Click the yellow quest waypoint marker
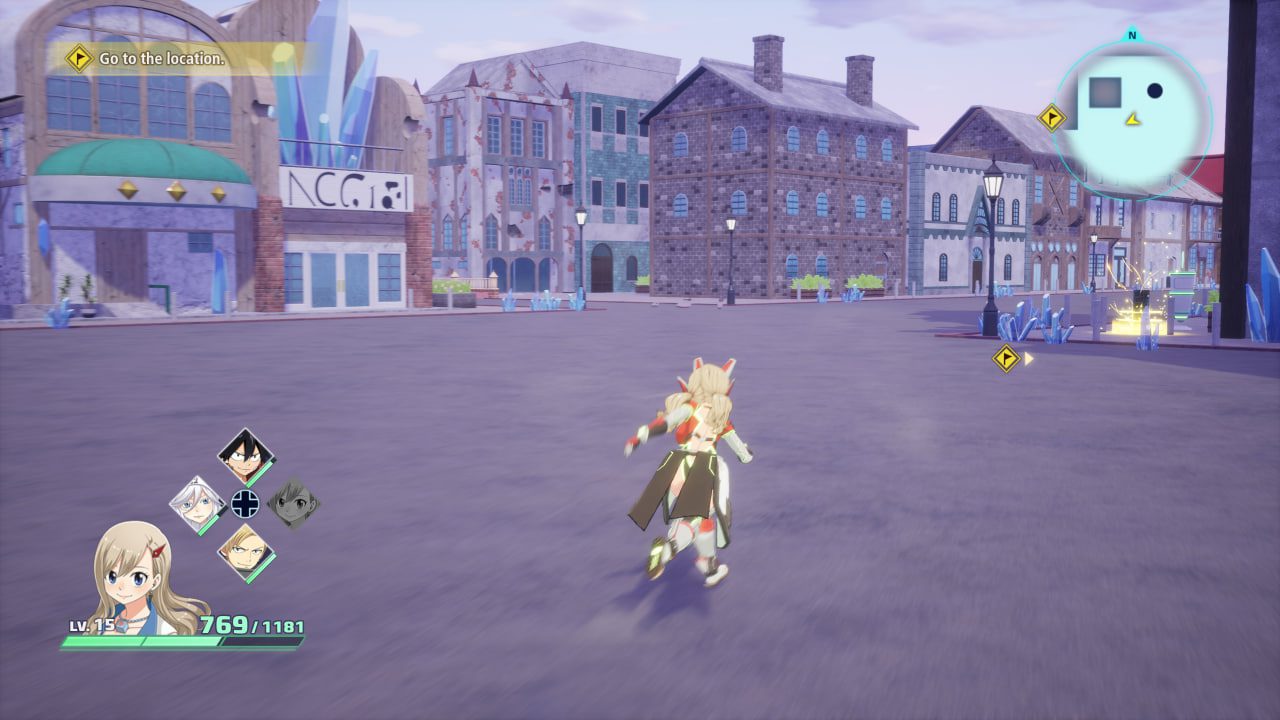The image size is (1280, 720). 1006,358
